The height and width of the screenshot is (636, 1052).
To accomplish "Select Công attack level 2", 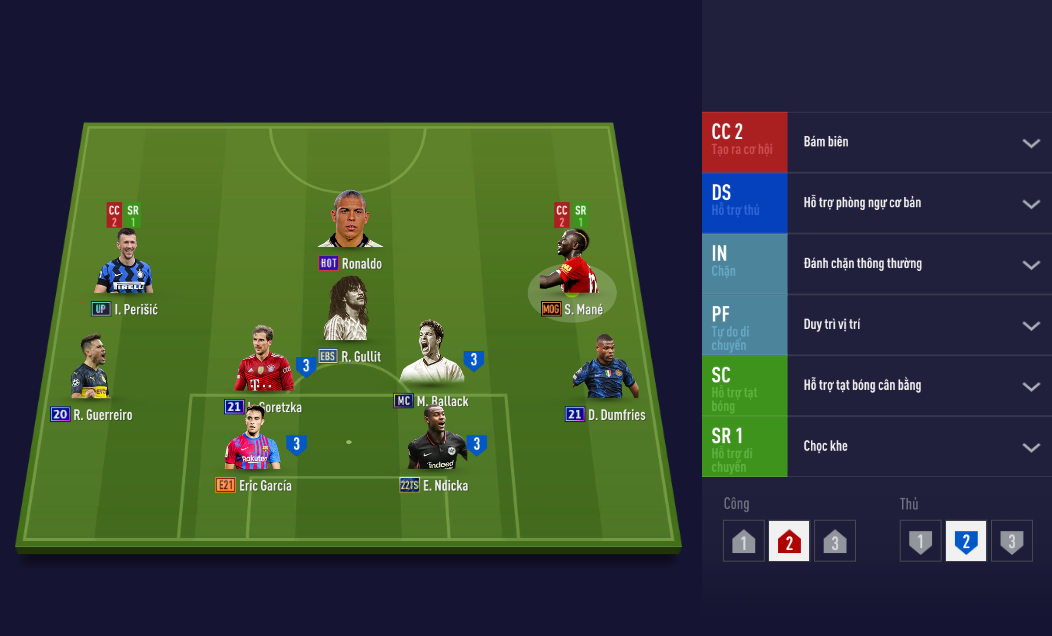I will pos(789,541).
